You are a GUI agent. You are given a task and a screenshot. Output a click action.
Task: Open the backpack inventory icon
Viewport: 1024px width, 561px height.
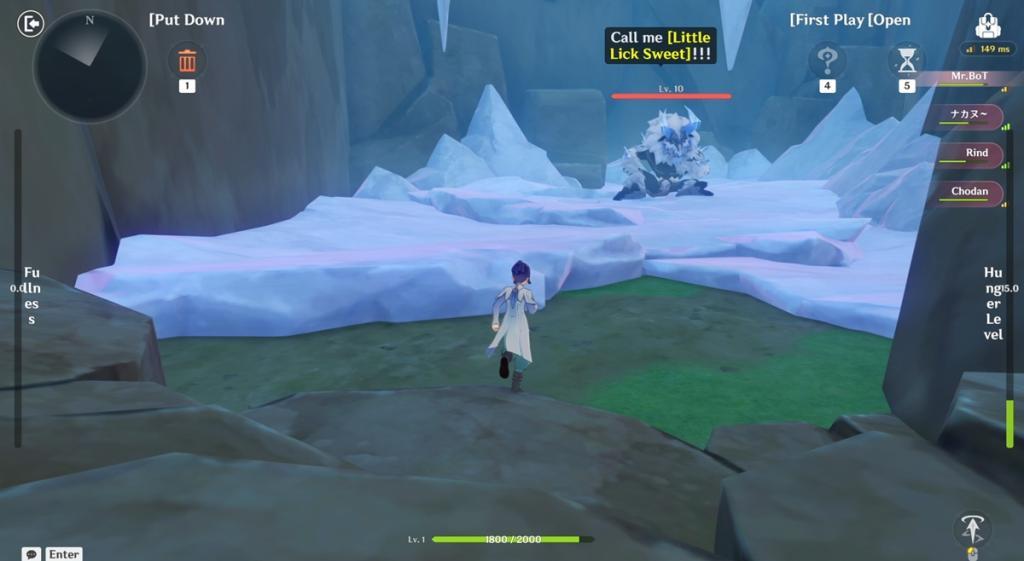(x=988, y=26)
